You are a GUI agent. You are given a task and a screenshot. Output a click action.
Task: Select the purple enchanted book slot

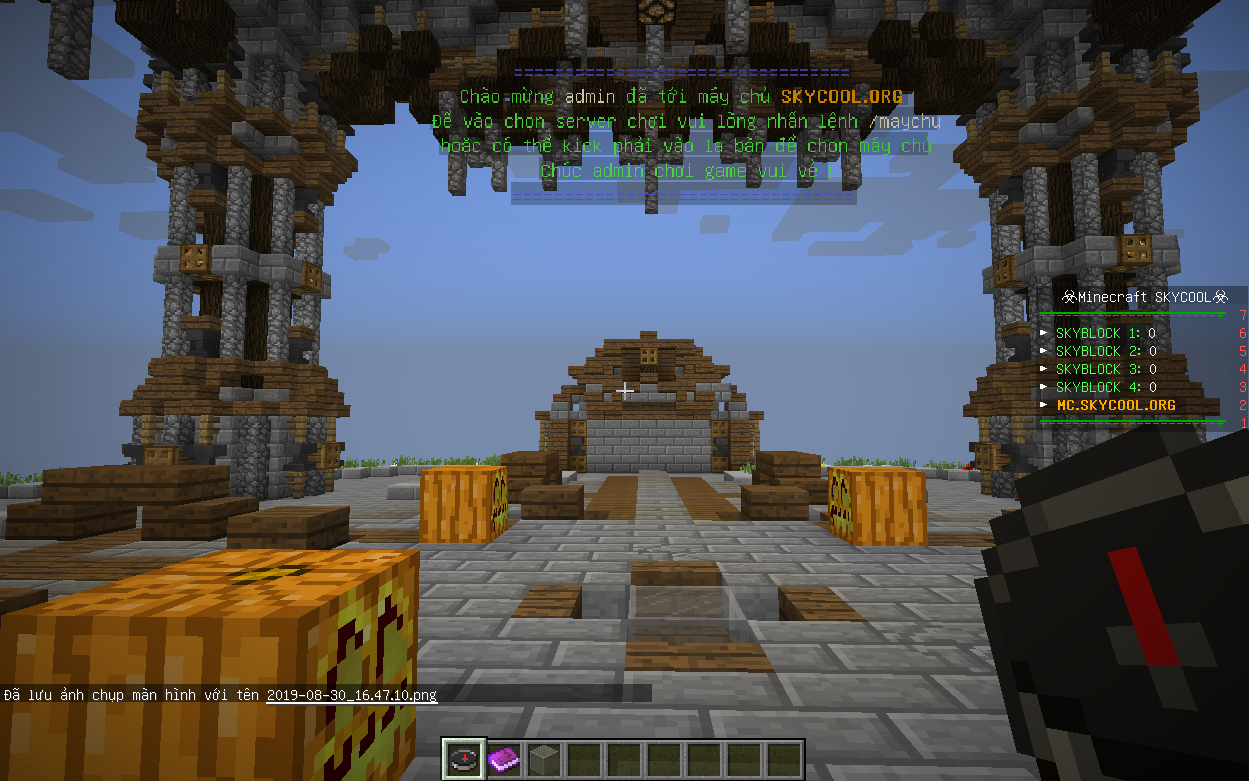(503, 759)
